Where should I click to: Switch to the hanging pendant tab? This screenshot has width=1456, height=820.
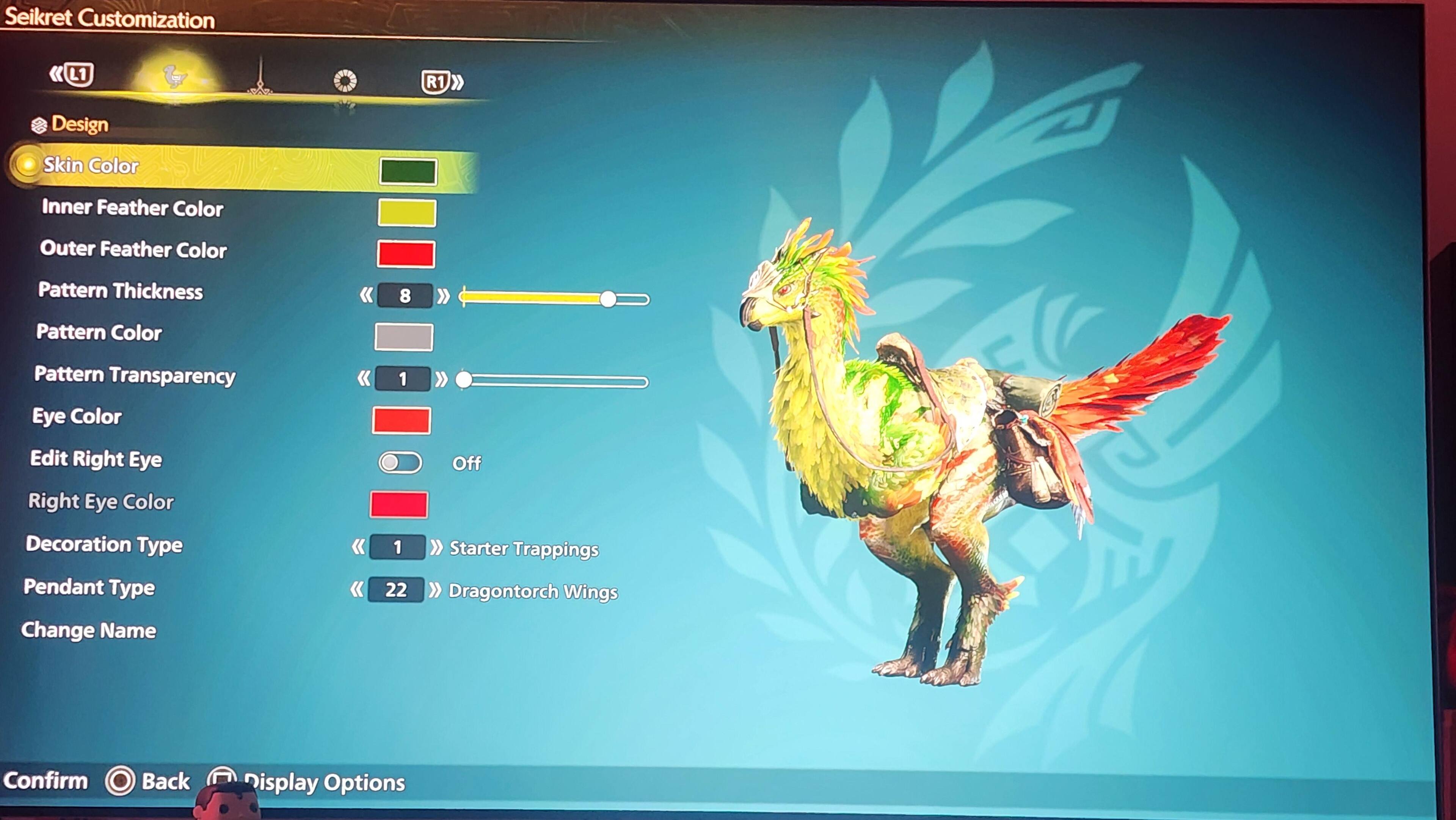260,79
